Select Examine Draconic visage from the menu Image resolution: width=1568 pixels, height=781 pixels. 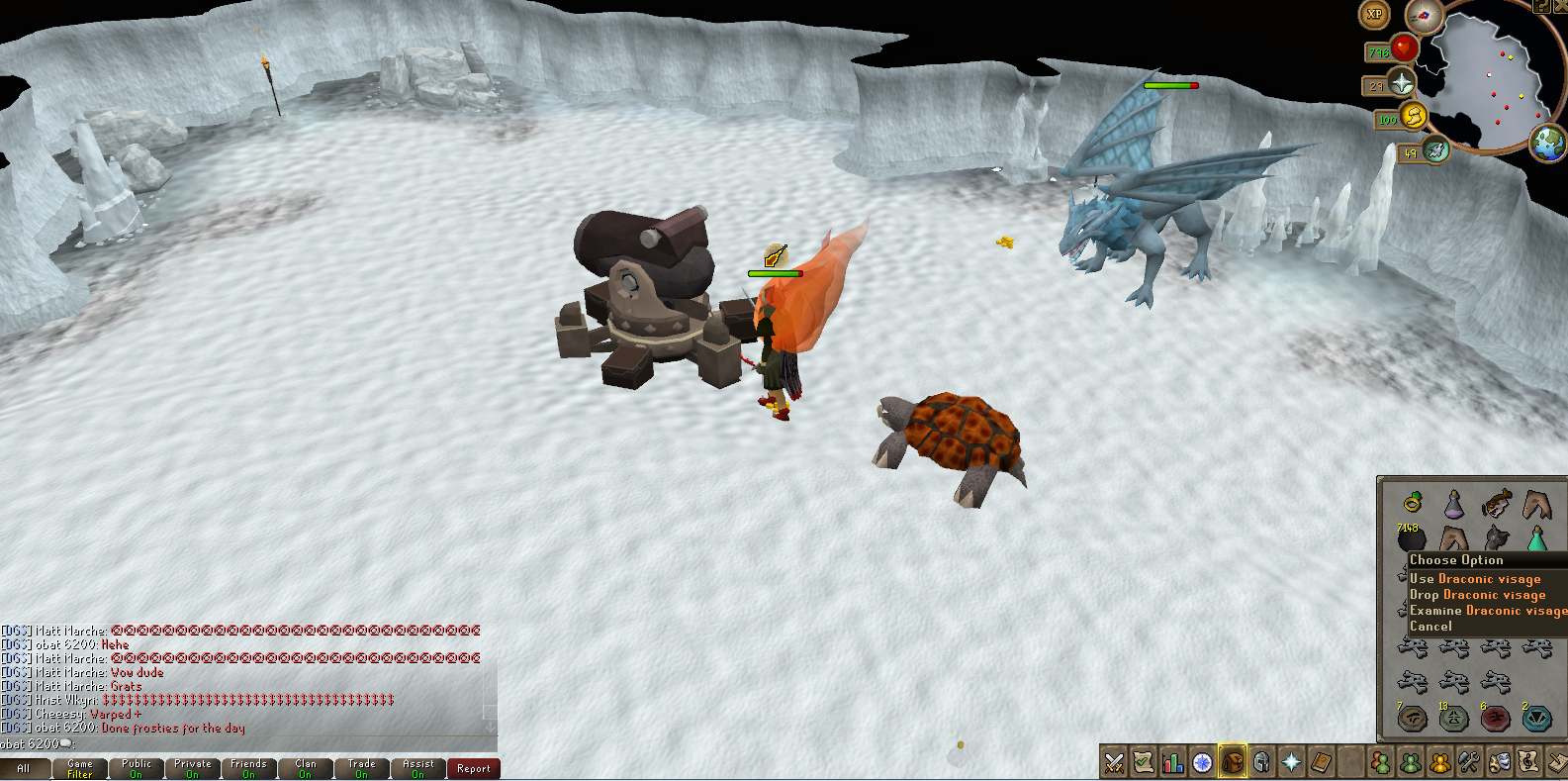point(1486,610)
